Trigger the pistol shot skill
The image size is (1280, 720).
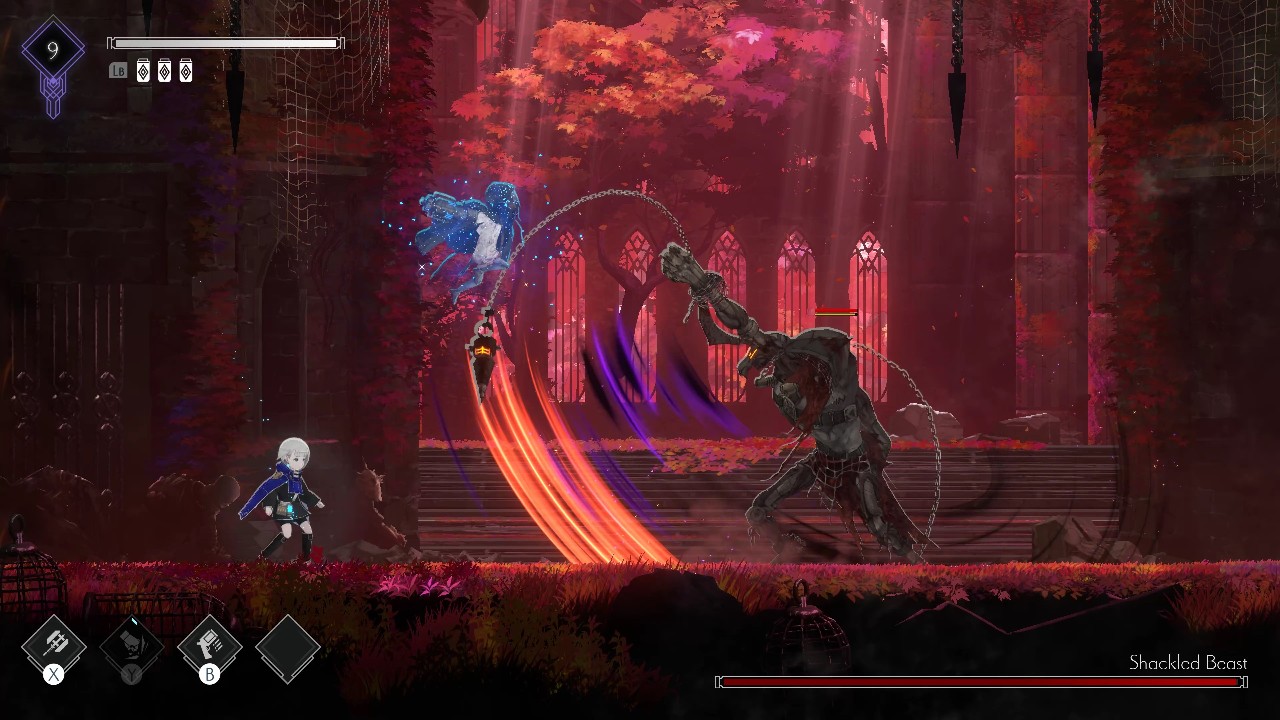click(209, 647)
